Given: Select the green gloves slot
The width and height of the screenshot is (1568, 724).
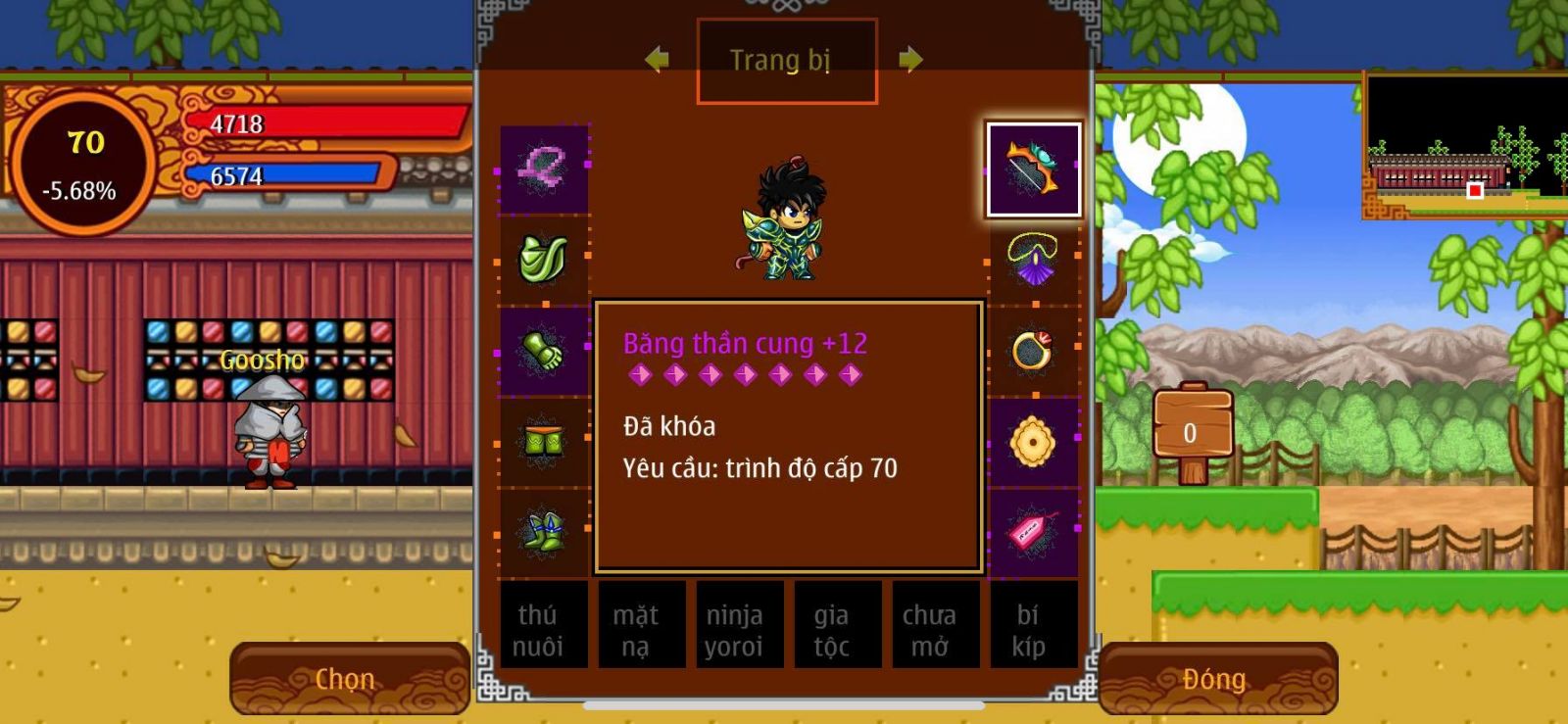Looking at the screenshot, I should point(544,351).
